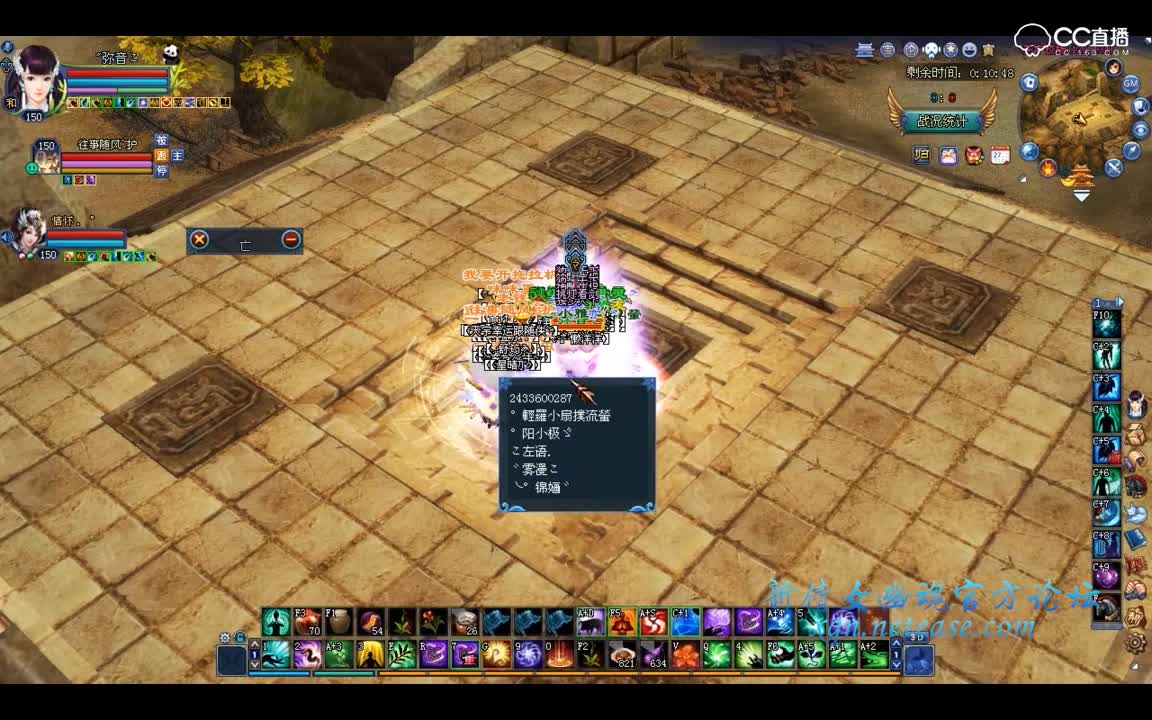Click the pet's 跟 follow button
1152x720 pixels.
click(x=161, y=156)
